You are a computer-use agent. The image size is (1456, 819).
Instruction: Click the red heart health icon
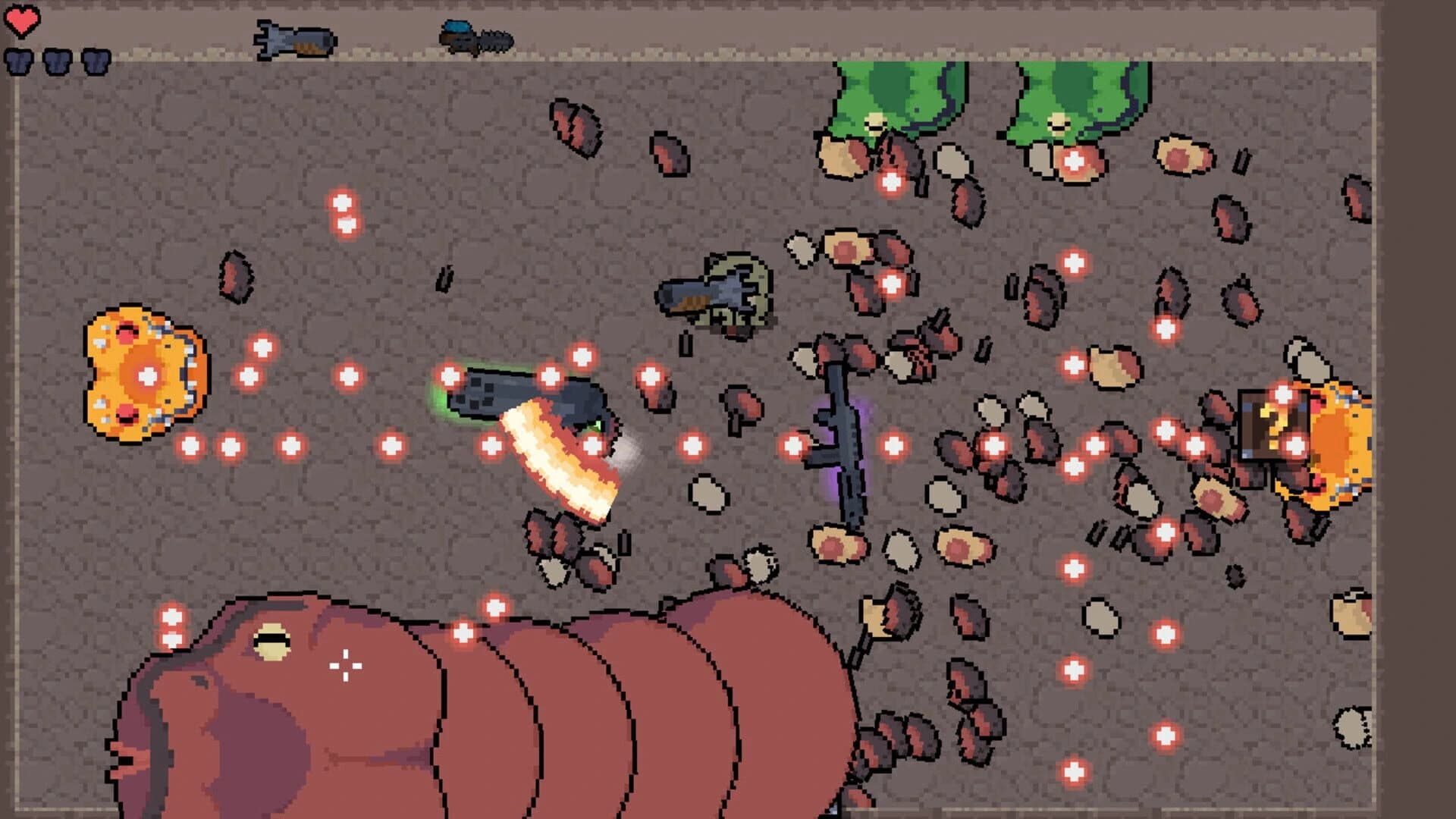(23, 21)
